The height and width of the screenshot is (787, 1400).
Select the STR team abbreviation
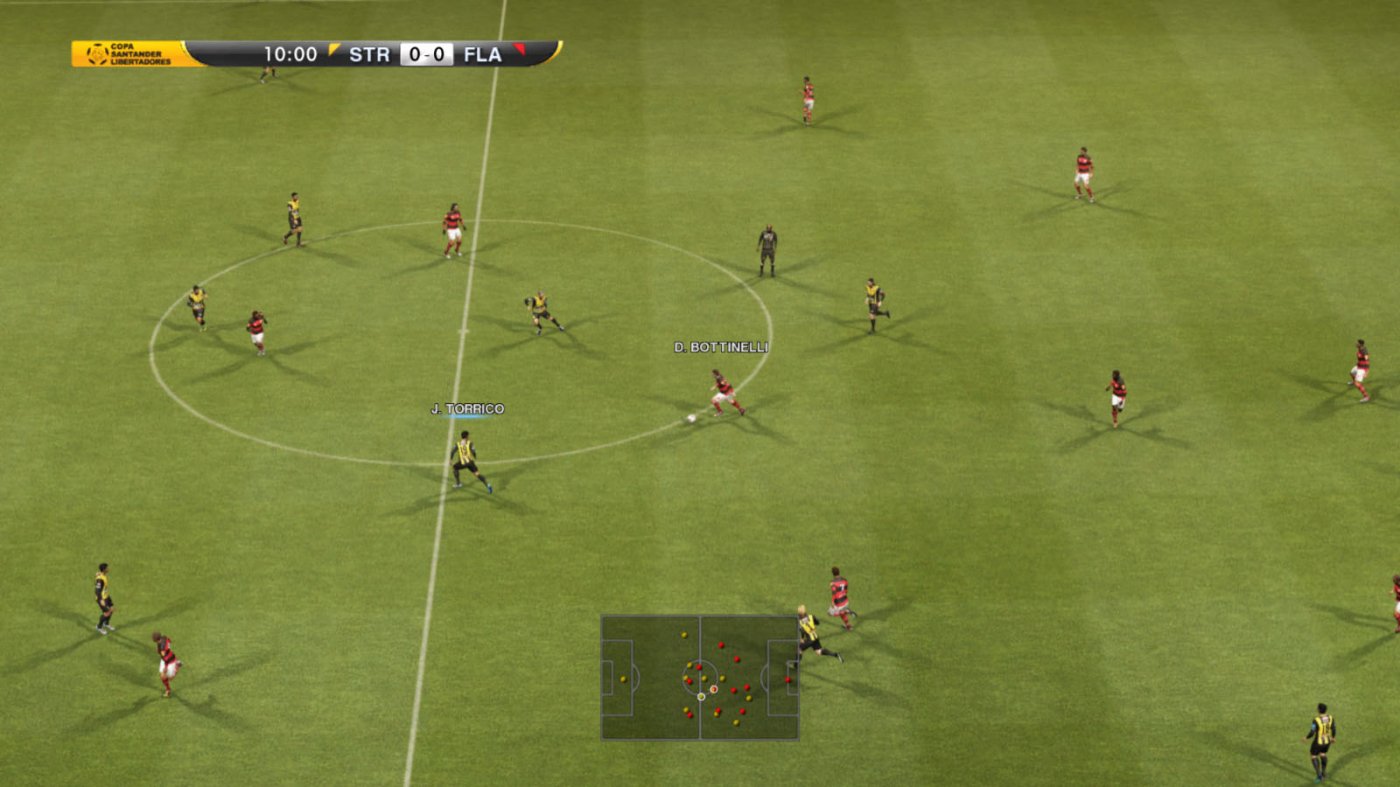click(370, 53)
